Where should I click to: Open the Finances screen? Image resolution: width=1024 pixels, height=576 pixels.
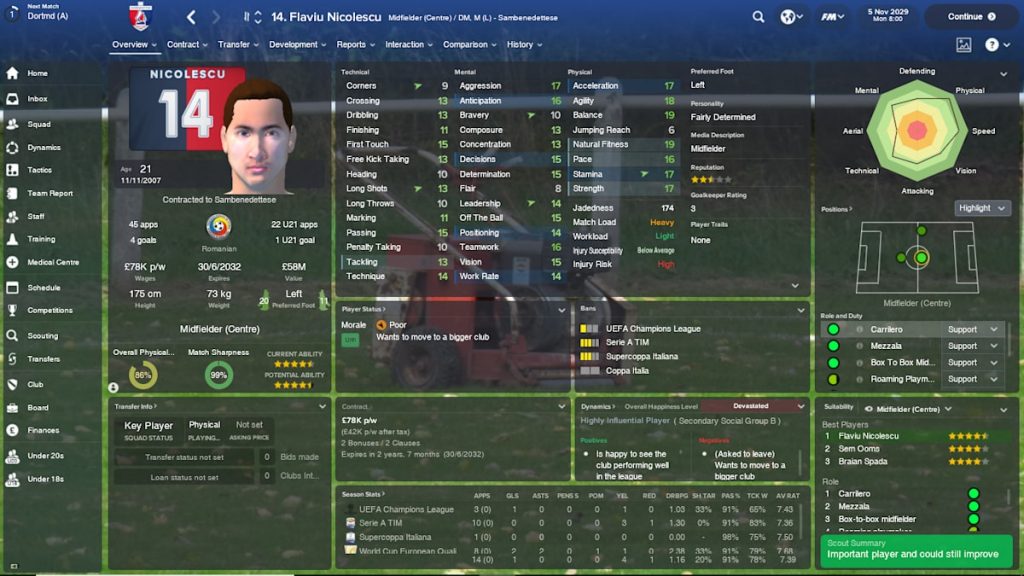click(x=43, y=430)
